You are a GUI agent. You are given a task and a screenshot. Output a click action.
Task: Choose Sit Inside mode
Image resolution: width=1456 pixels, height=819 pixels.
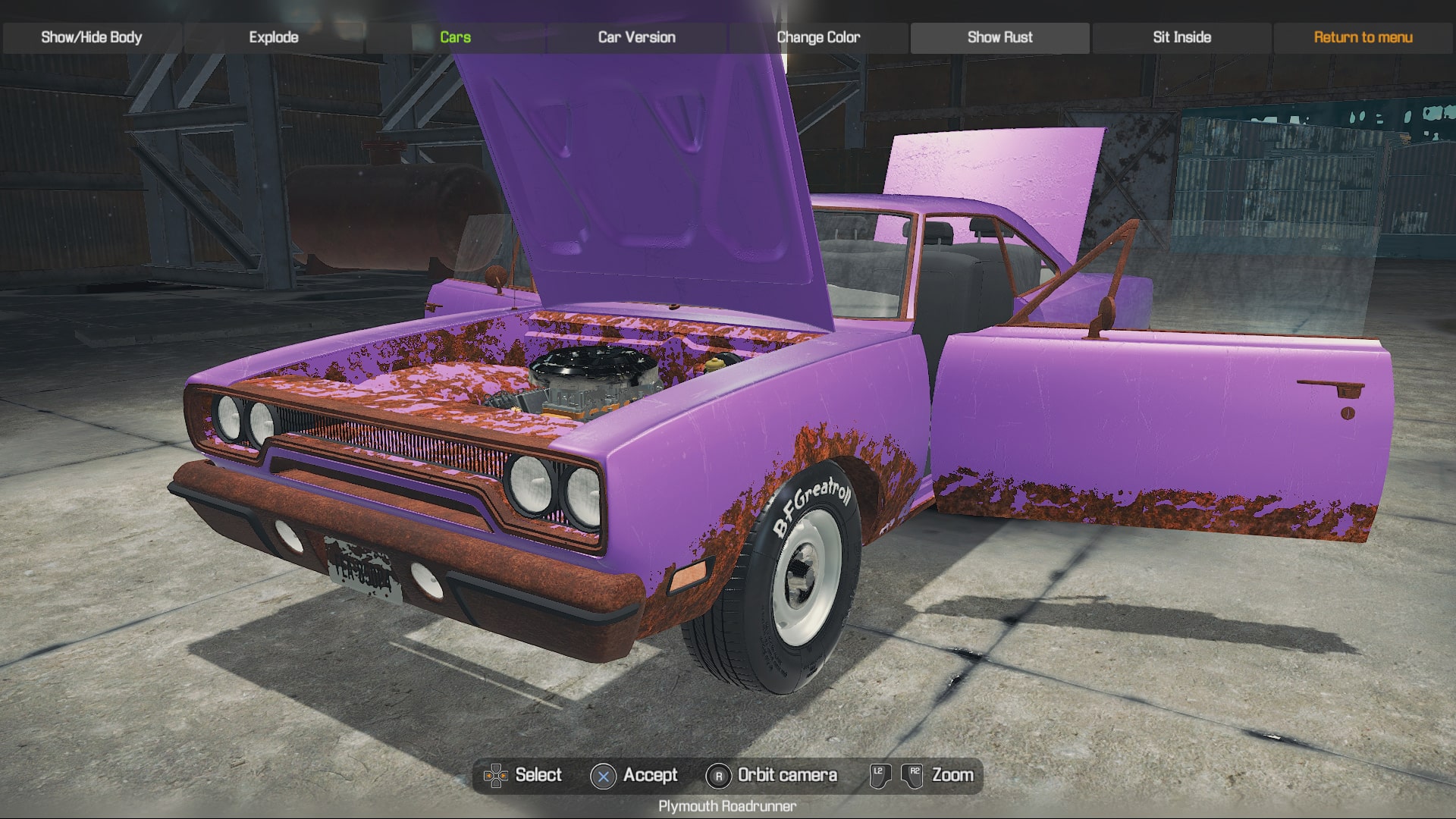coord(1181,36)
